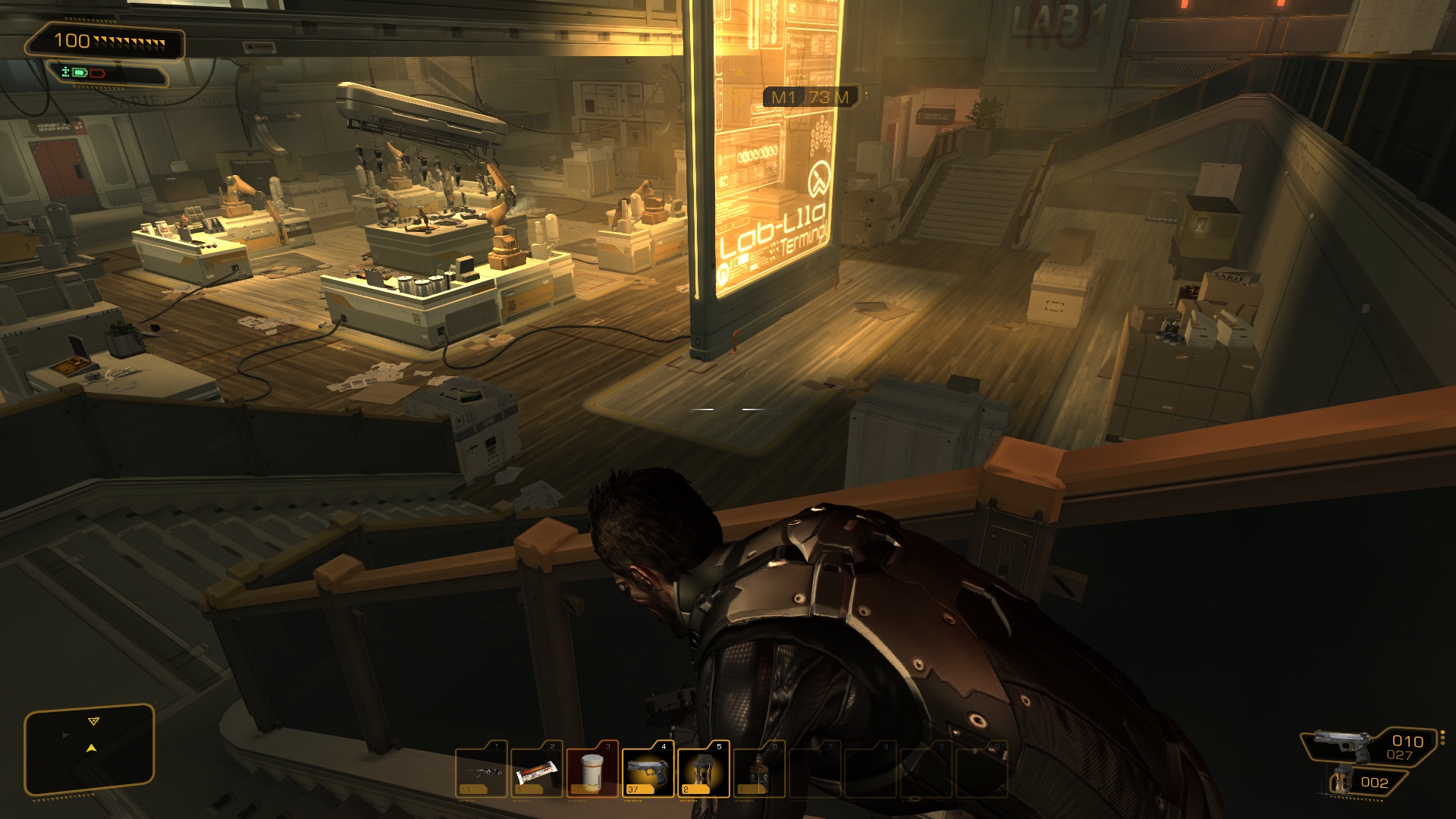Screen dimensions: 1456x819
Task: Click the M1 objective waypoint marker
Action: tap(809, 97)
